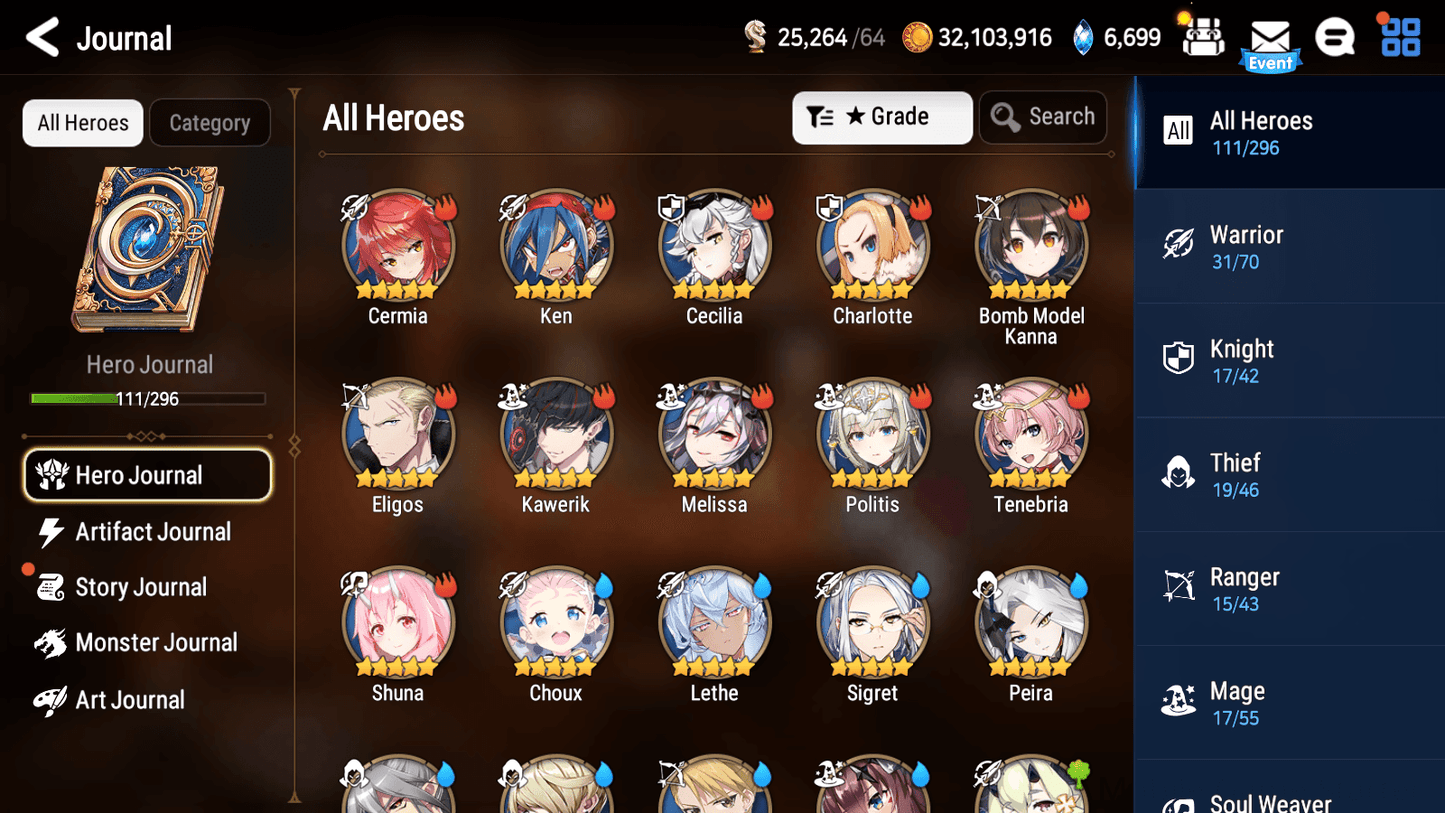Select the Mage class filter icon

(x=1178, y=700)
